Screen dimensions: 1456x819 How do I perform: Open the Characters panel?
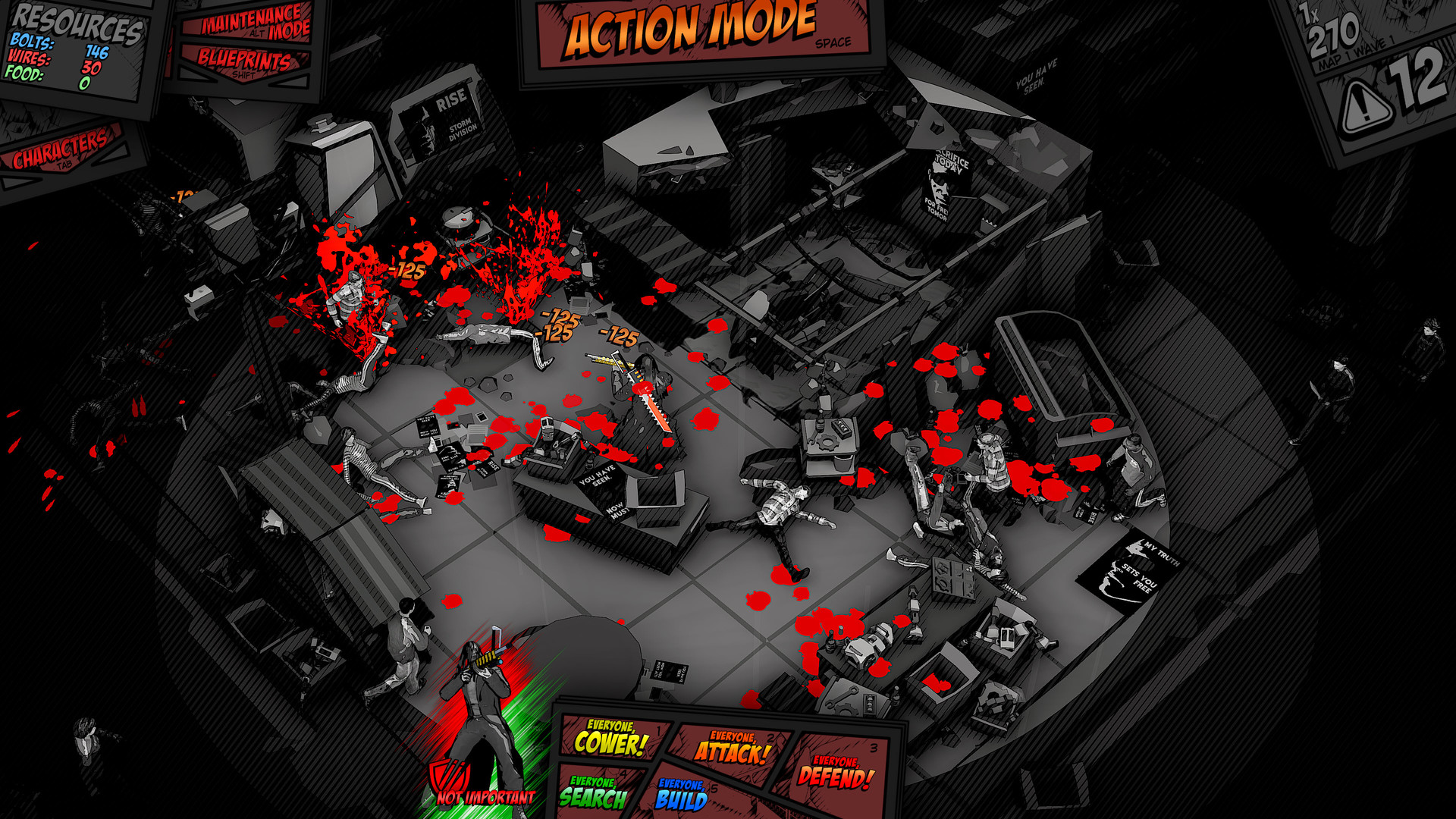click(62, 149)
